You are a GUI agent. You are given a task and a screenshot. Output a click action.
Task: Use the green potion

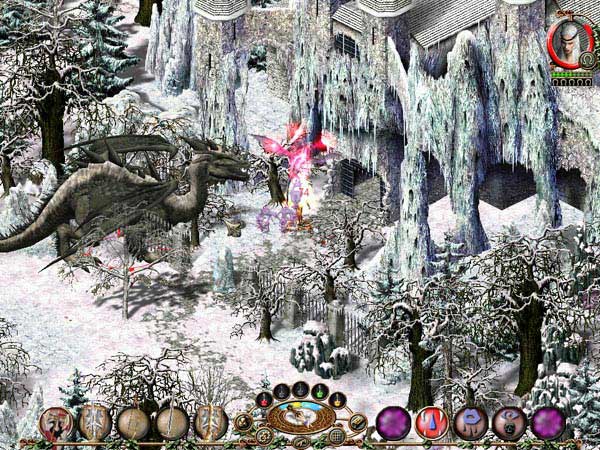[x=319, y=390]
